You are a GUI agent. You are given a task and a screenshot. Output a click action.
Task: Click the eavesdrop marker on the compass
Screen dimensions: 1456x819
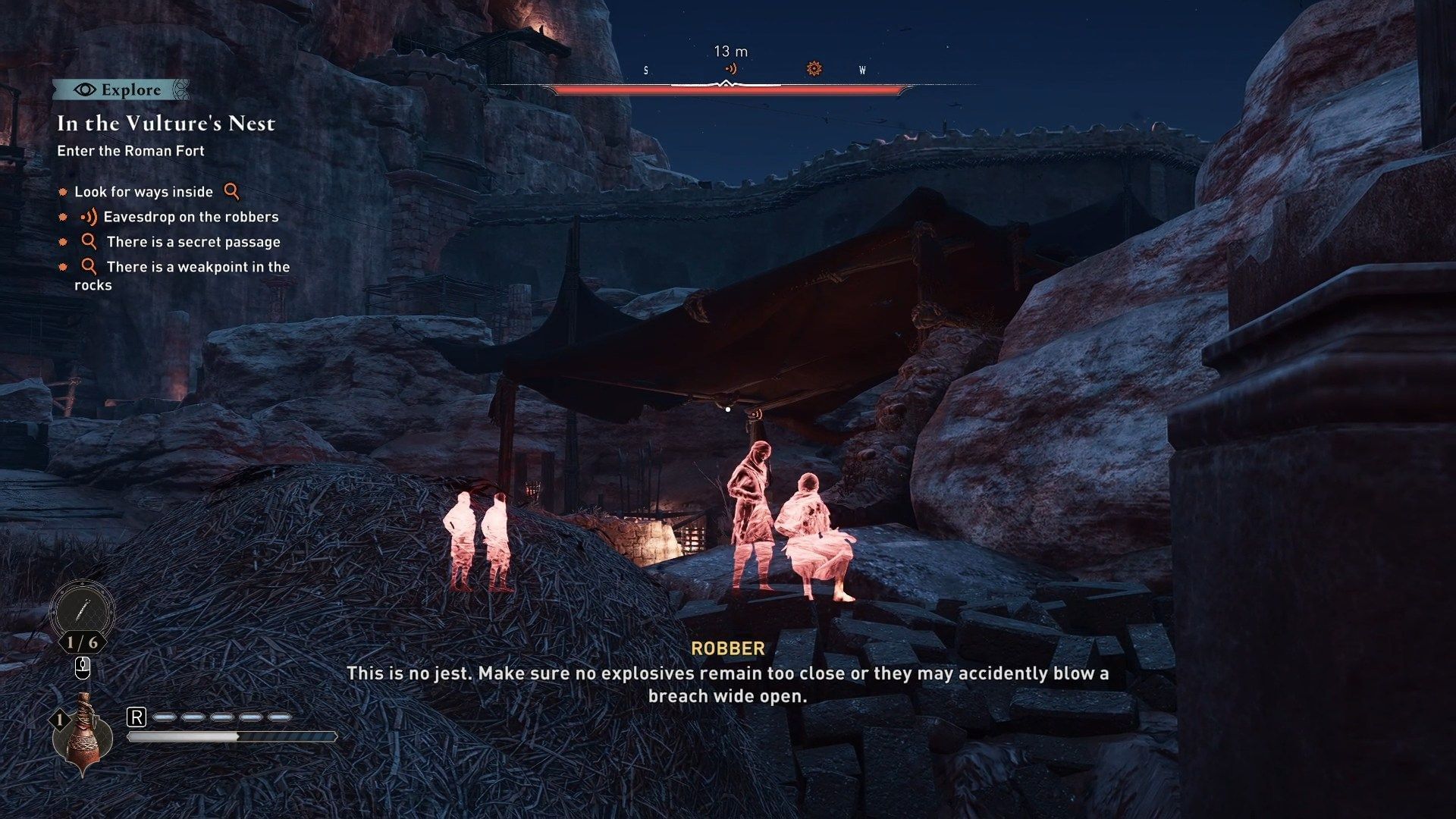pyautogui.click(x=730, y=68)
